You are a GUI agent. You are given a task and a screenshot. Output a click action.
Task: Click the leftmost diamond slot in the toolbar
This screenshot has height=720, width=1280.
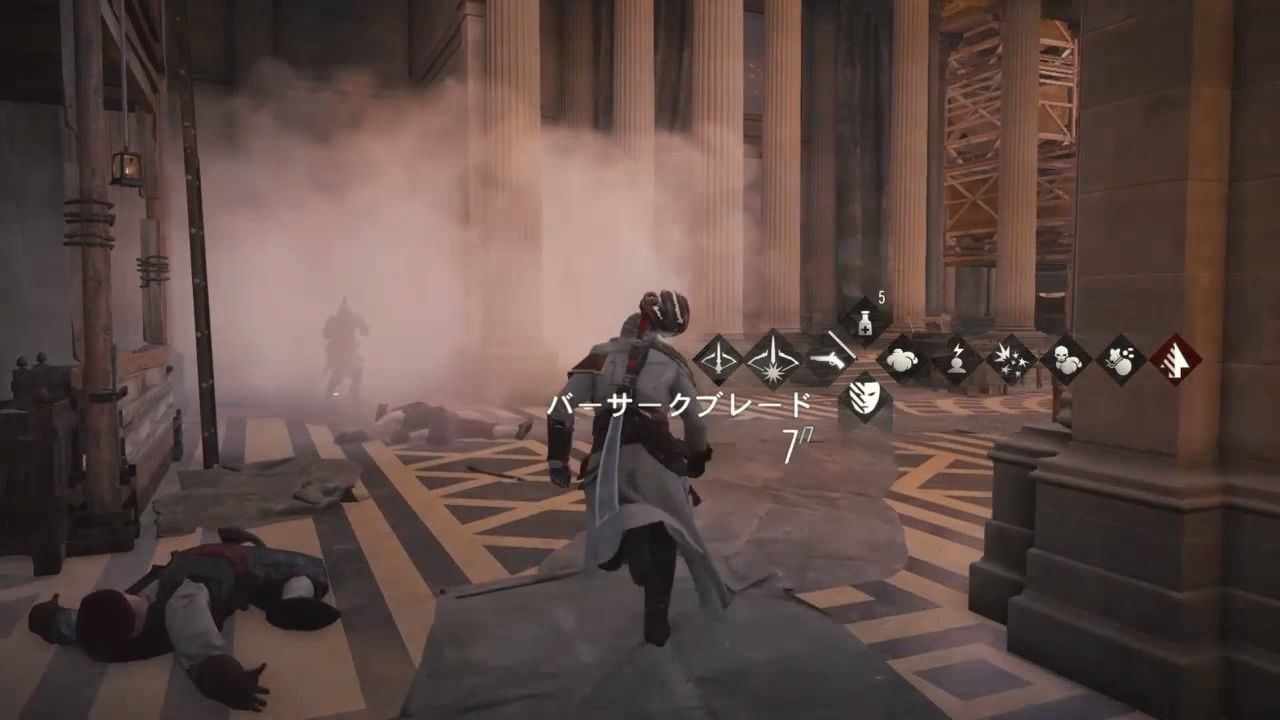coord(716,360)
